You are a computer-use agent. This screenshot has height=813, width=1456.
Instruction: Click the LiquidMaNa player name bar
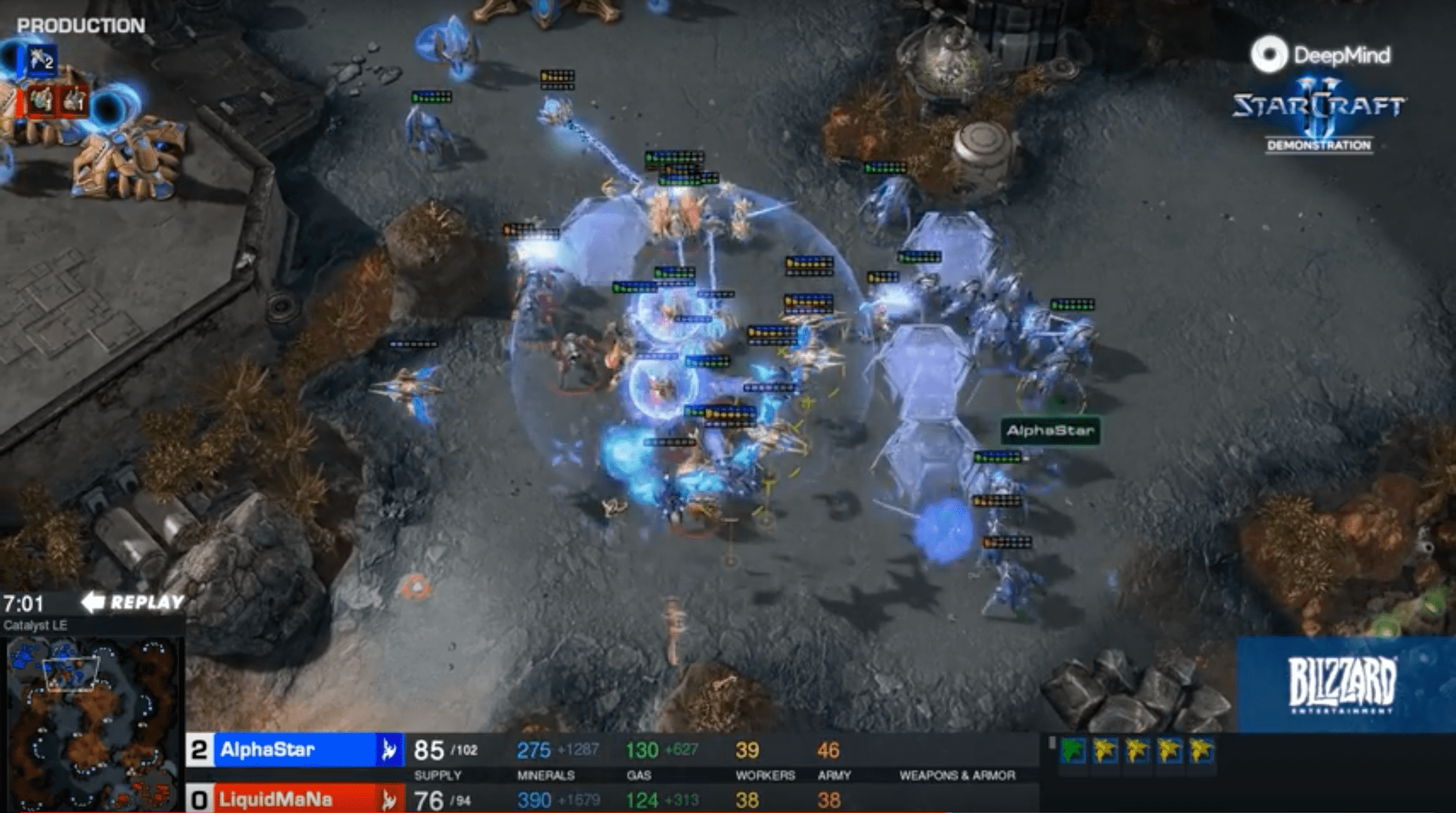[x=277, y=801]
